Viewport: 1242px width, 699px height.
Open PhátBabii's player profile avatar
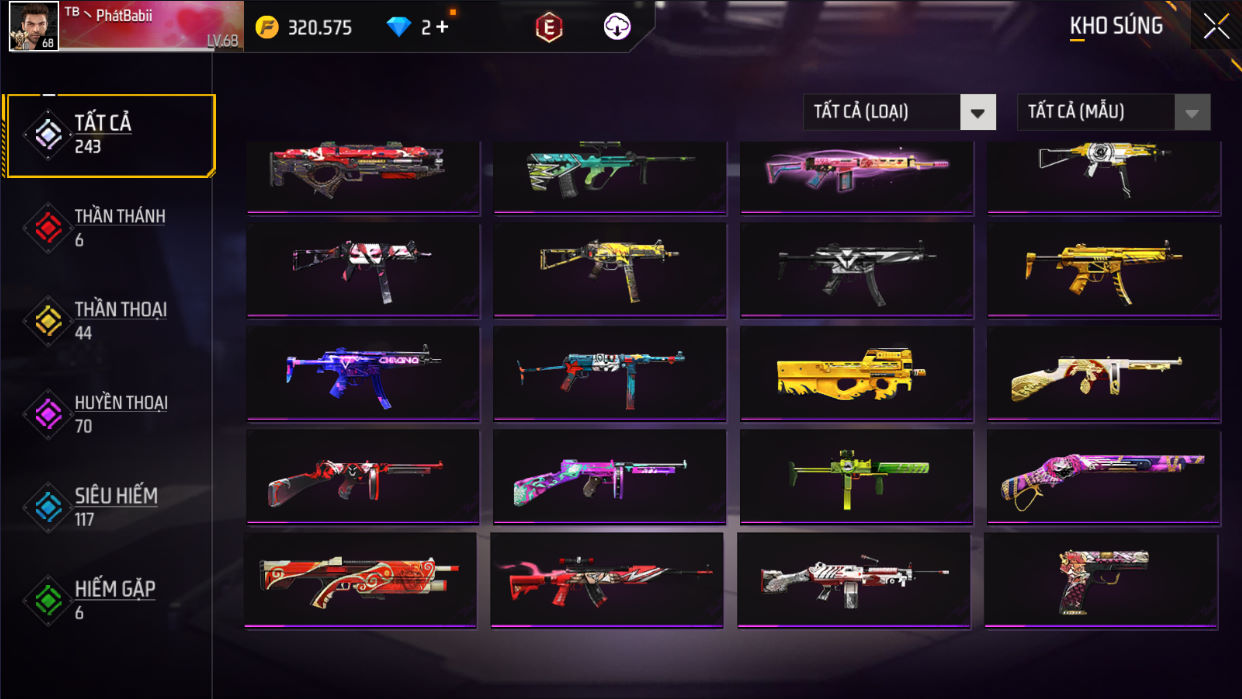click(33, 26)
